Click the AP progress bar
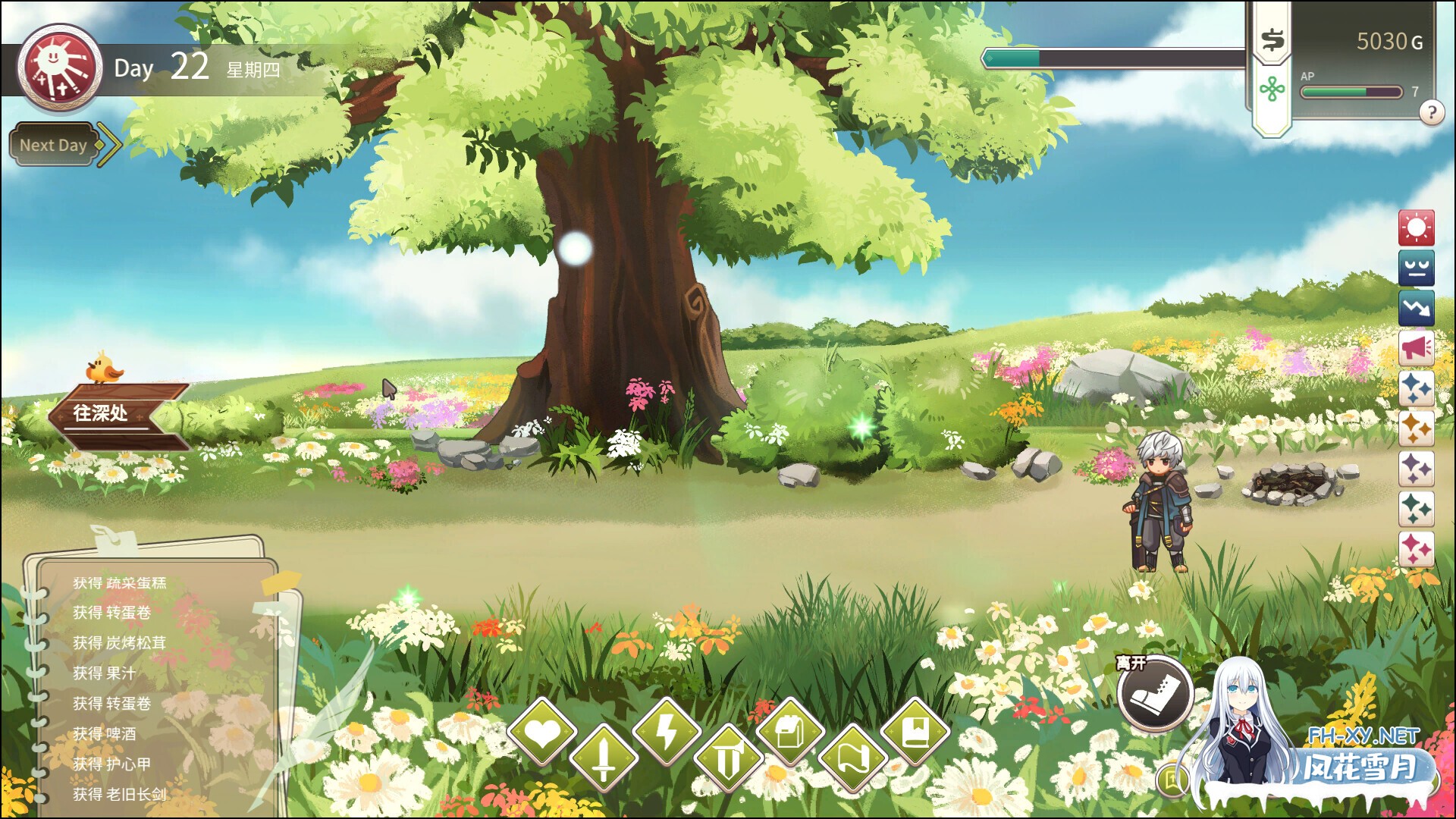The image size is (1456, 819). click(x=1352, y=92)
